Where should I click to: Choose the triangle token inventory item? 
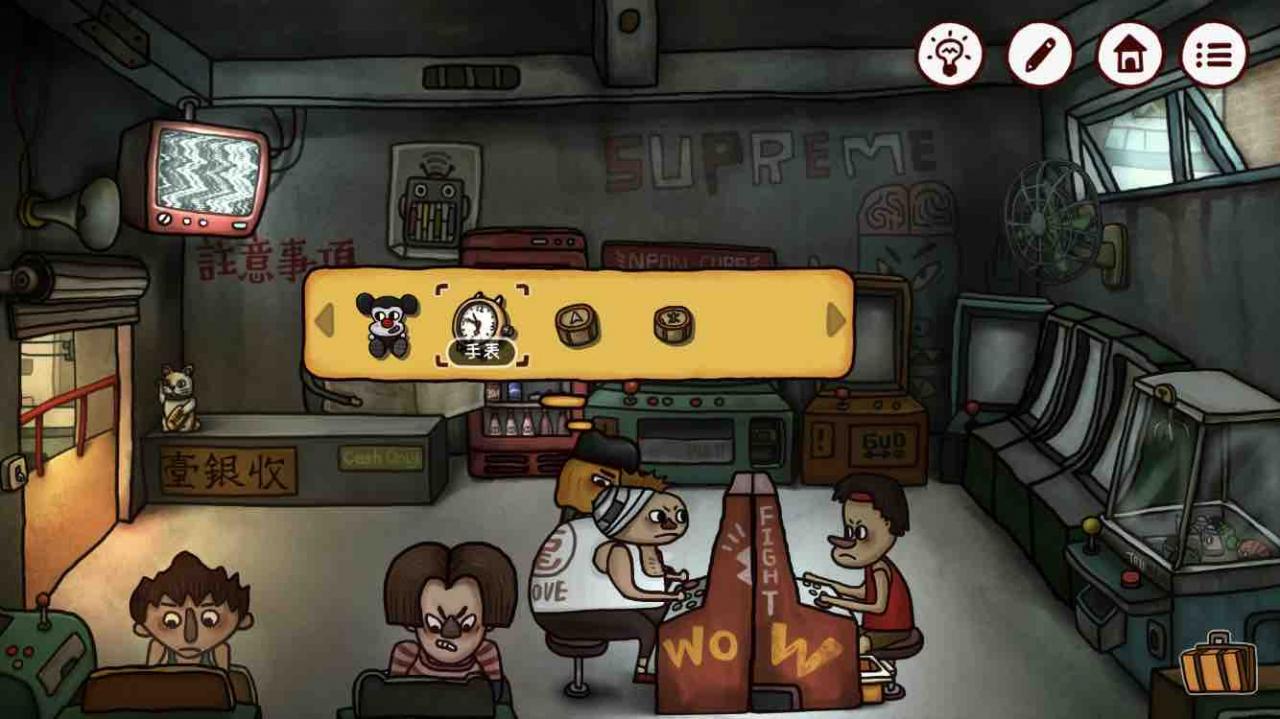point(577,324)
